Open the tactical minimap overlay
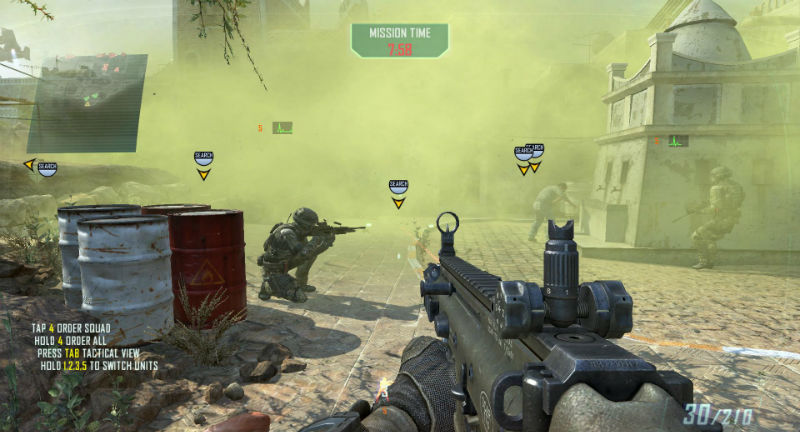Viewport: 800px width, 432px height. [87, 103]
